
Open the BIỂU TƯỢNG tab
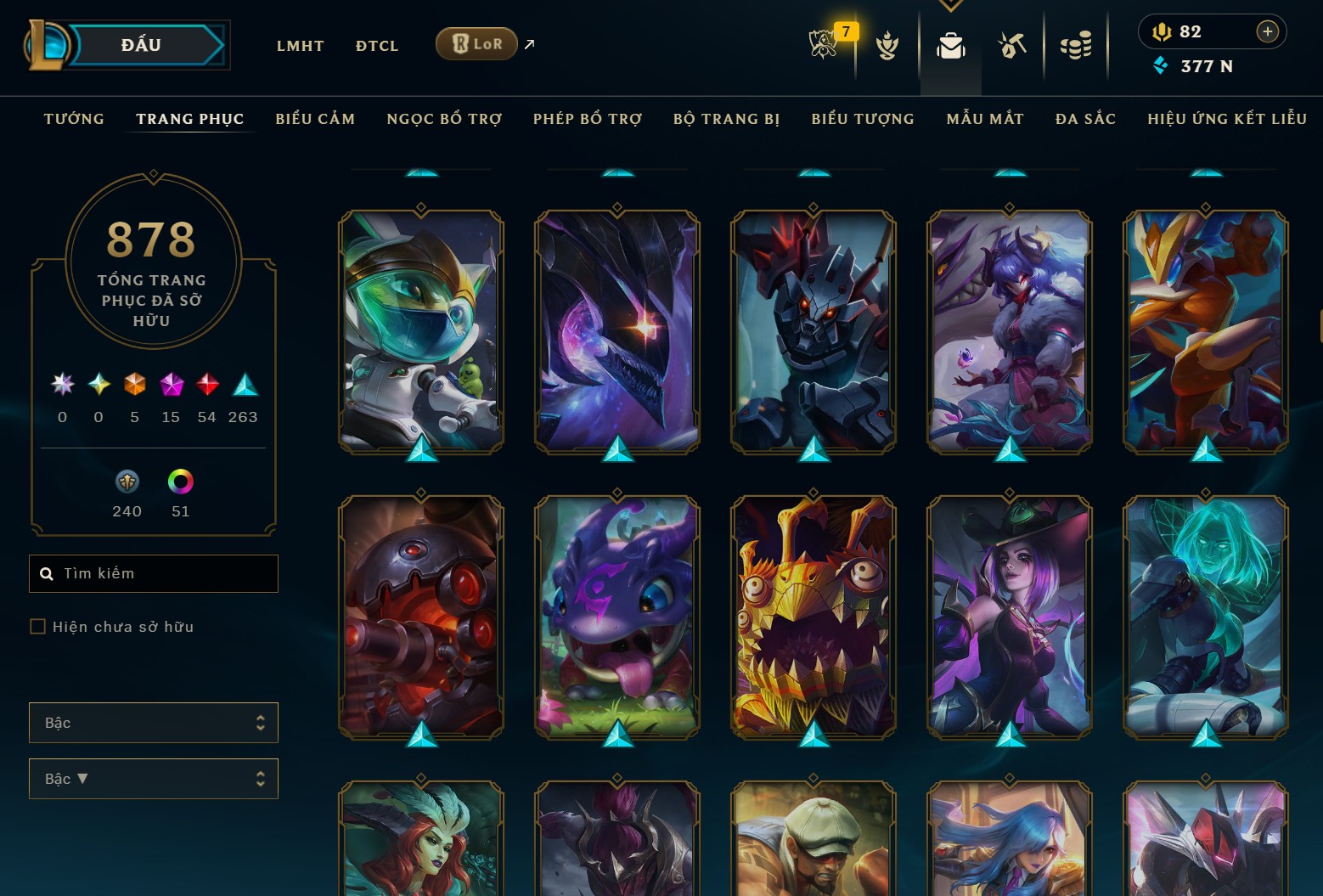tap(862, 119)
